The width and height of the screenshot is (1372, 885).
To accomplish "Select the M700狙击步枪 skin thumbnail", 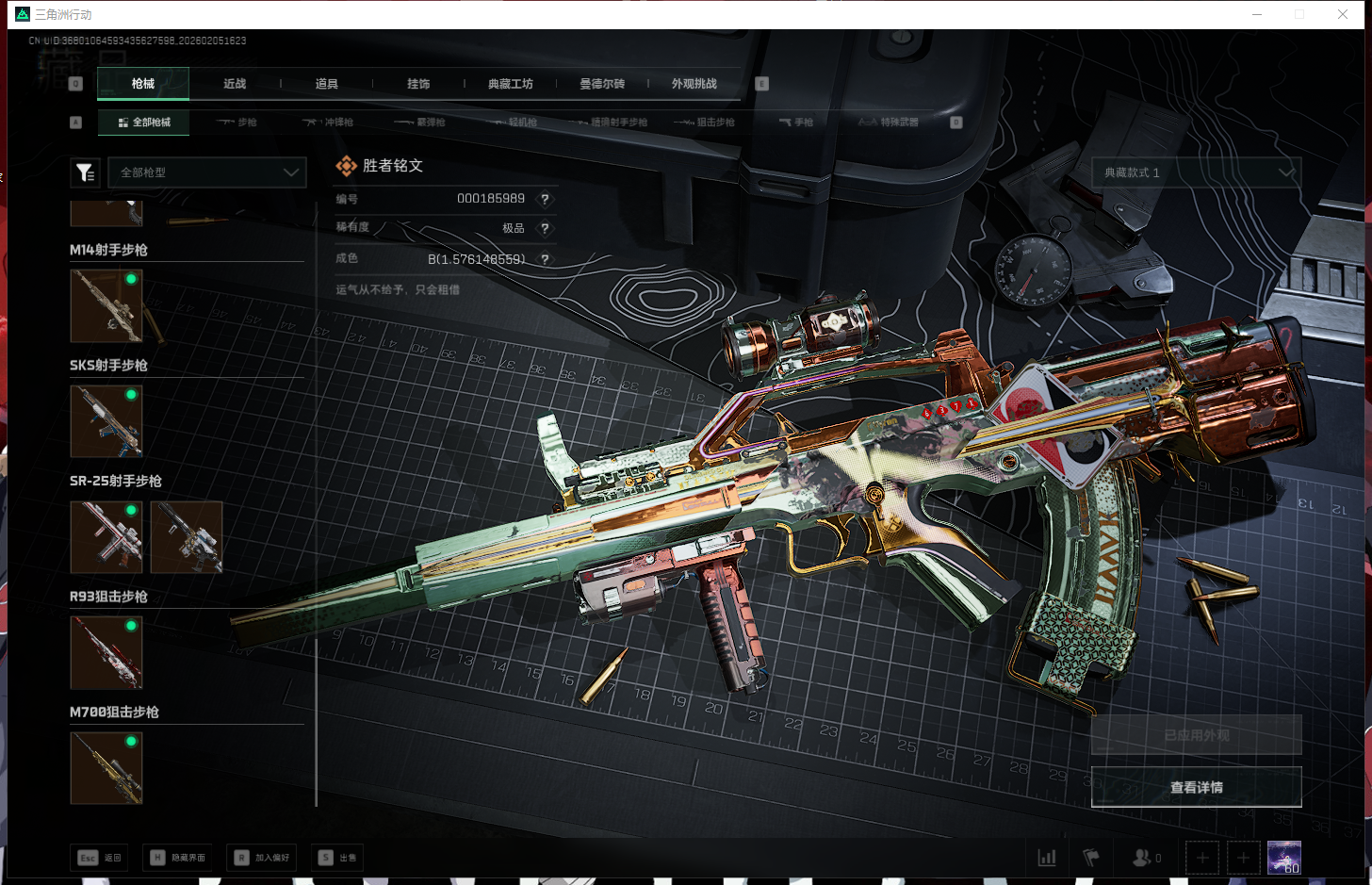I will 106,768.
